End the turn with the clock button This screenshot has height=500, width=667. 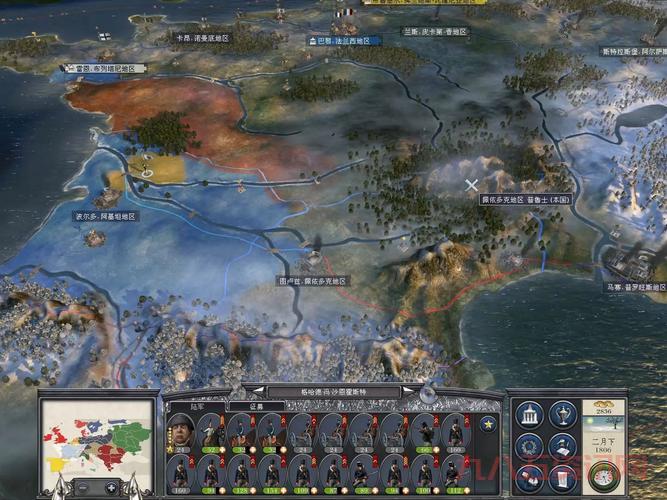[x=602, y=476]
